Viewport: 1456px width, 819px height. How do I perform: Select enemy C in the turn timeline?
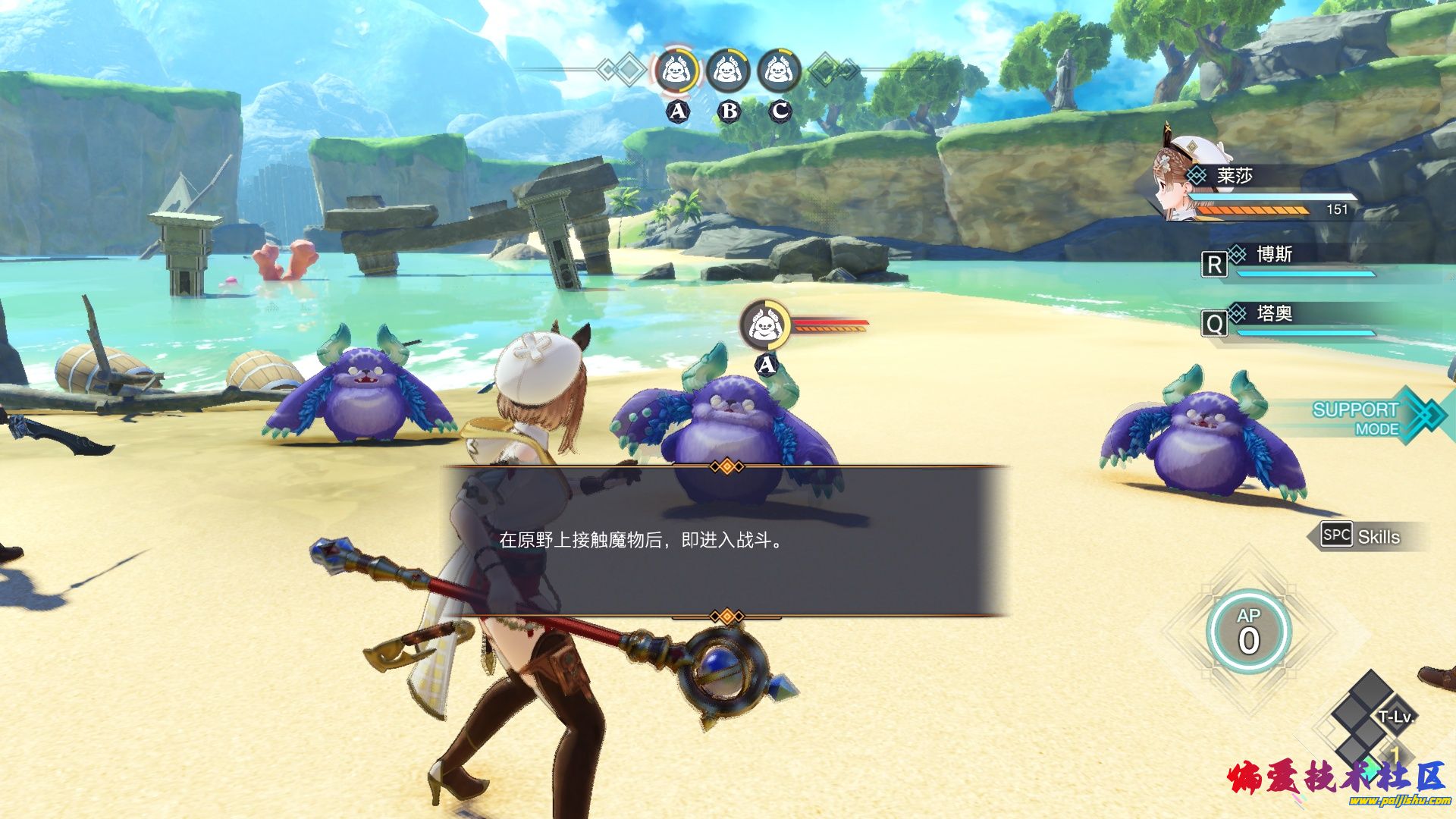pos(779,73)
